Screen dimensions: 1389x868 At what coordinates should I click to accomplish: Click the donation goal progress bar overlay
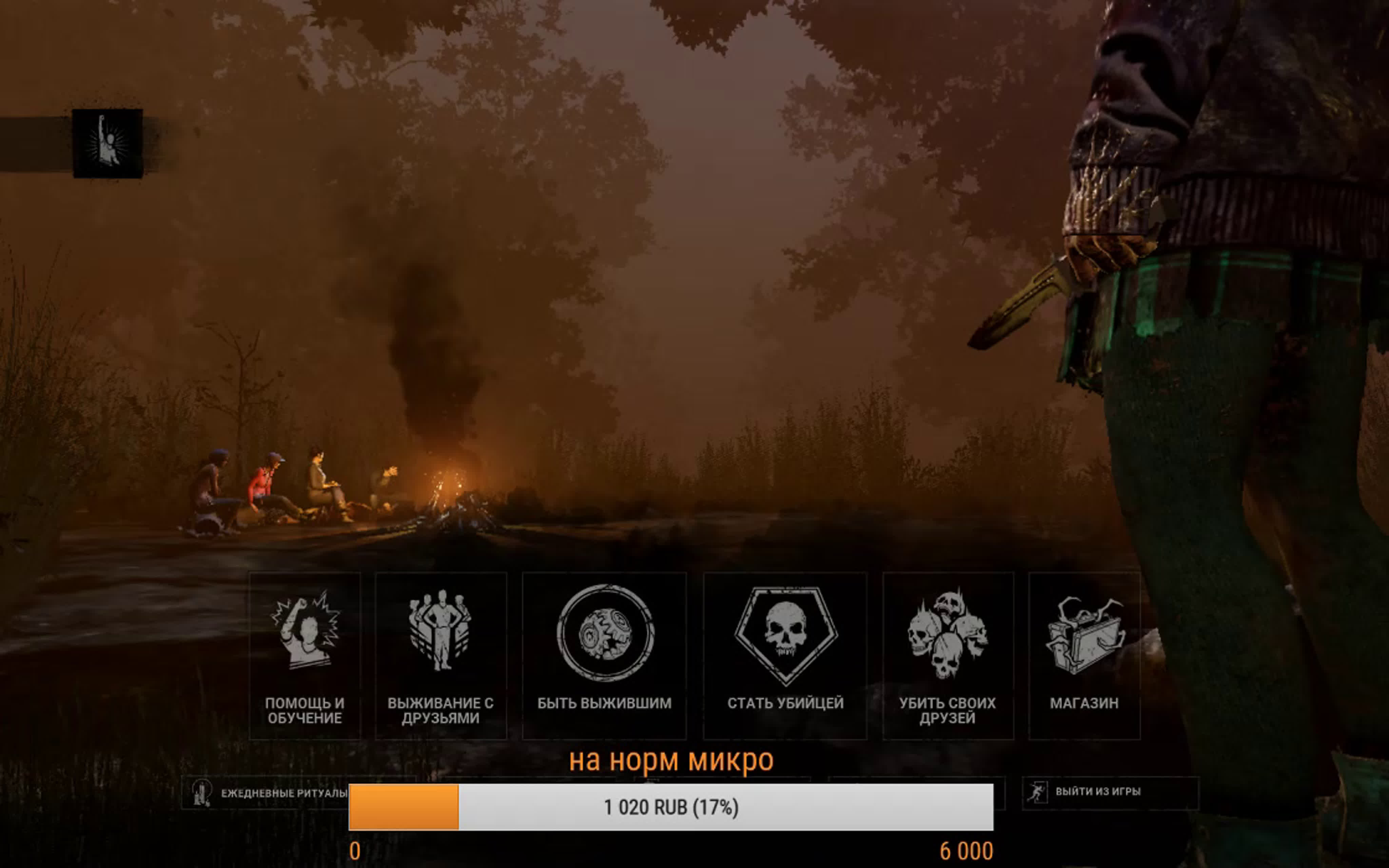pos(670,807)
